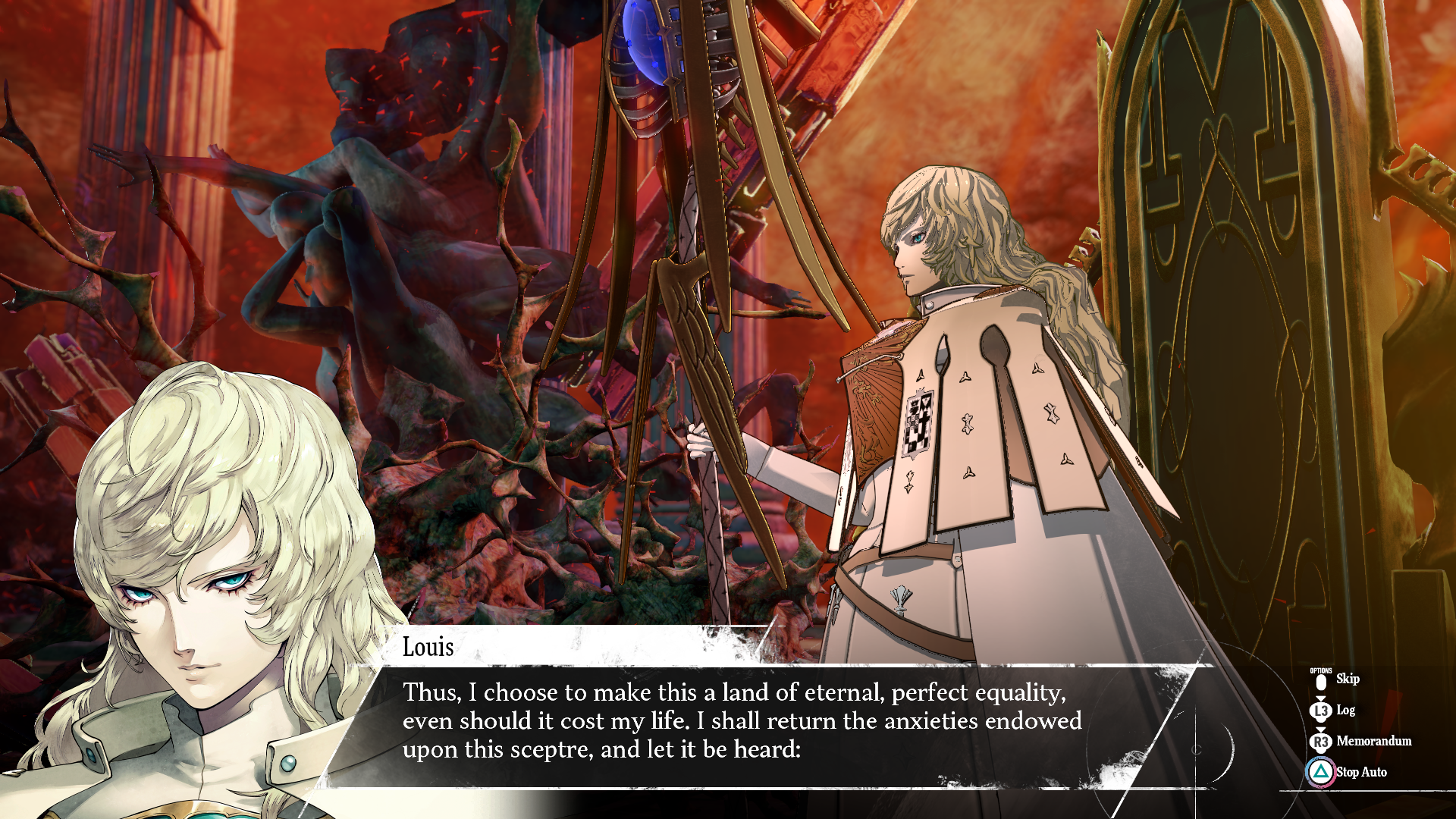Skip the current dialogue scene
1456x819 pixels.
pos(1345,679)
